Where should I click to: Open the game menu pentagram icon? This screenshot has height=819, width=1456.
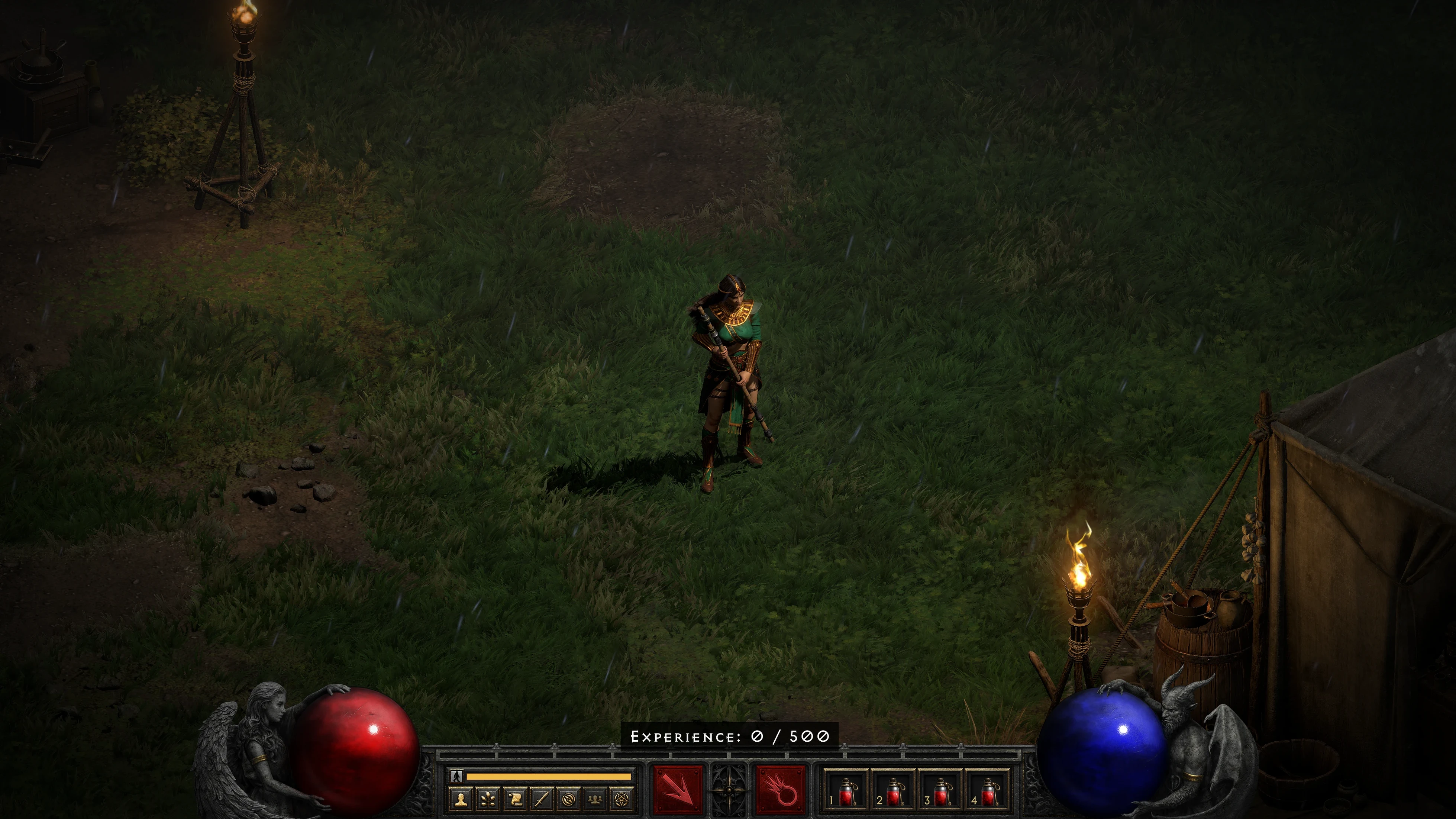623,799
